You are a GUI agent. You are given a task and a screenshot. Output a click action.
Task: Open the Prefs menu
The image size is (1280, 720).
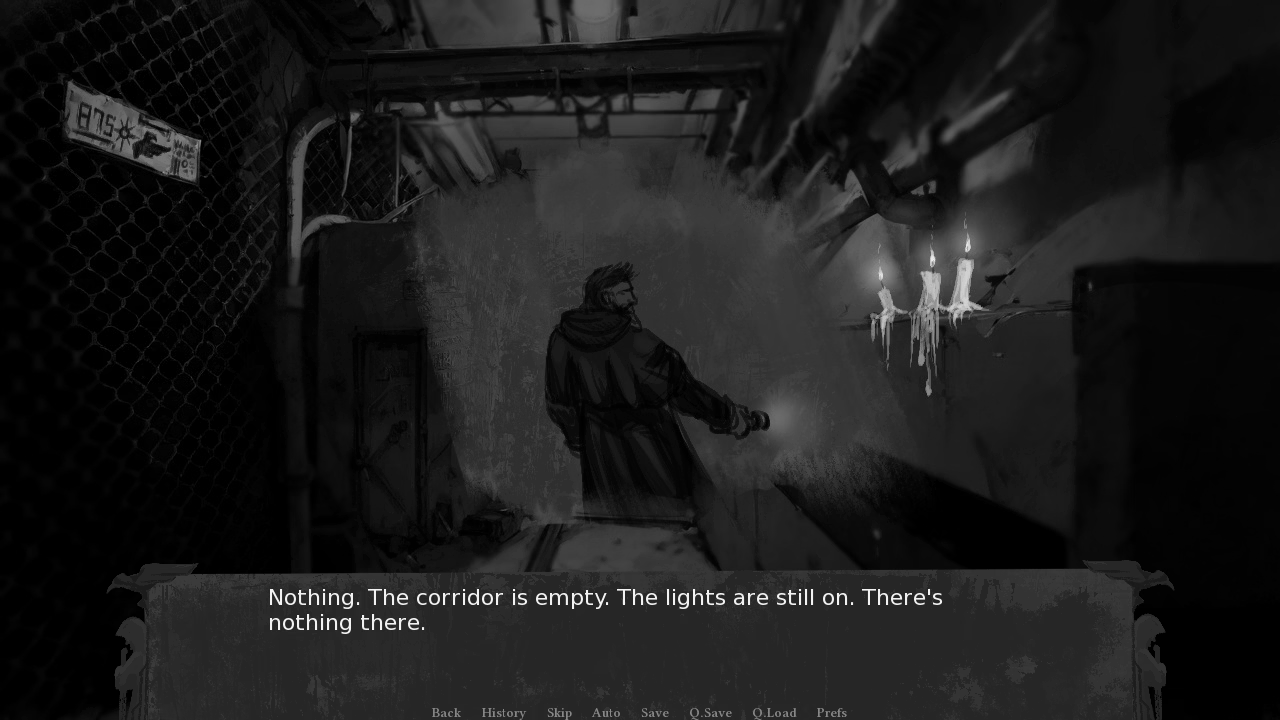831,712
